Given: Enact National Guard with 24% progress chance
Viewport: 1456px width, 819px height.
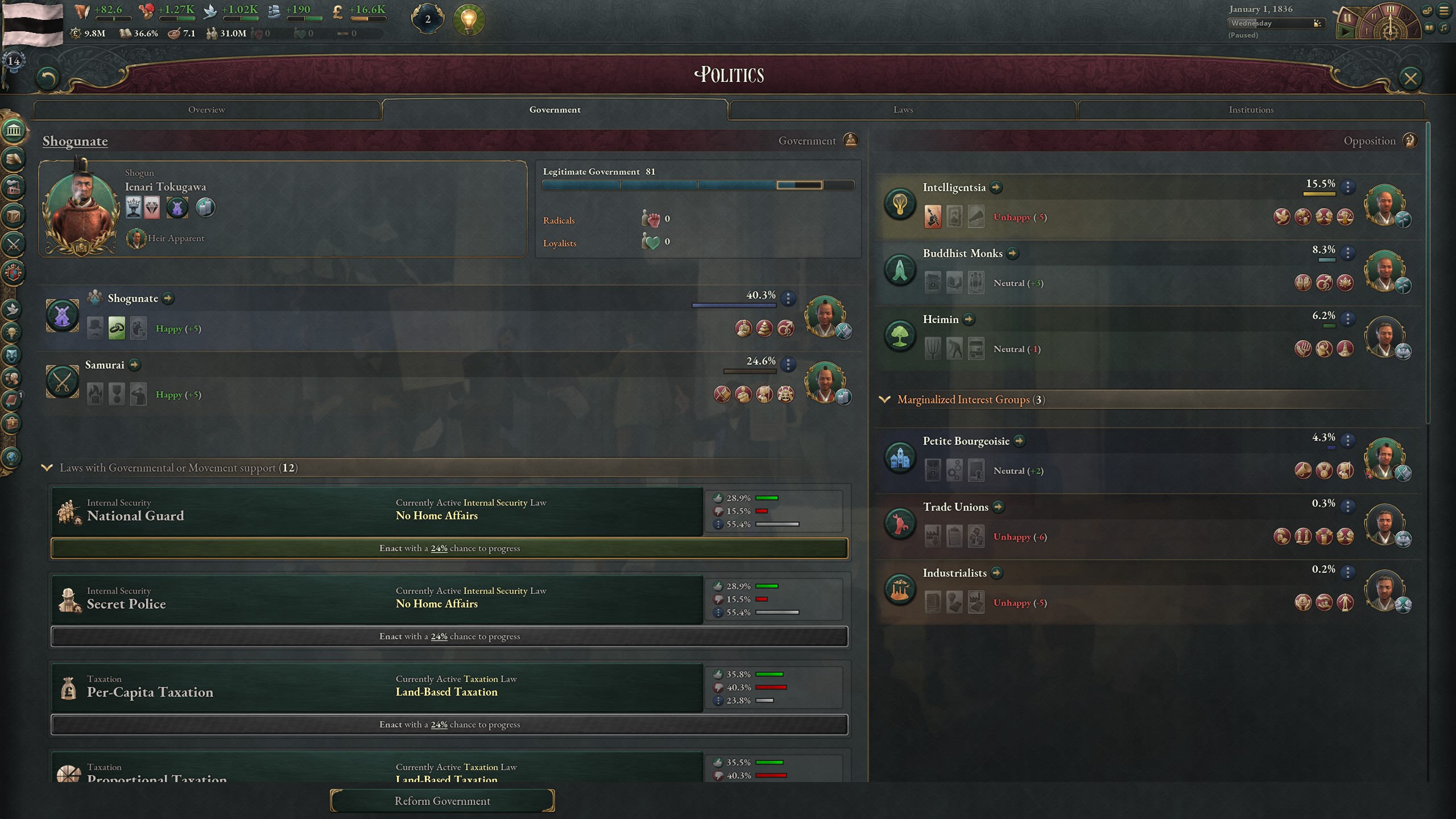Looking at the screenshot, I should (x=449, y=548).
